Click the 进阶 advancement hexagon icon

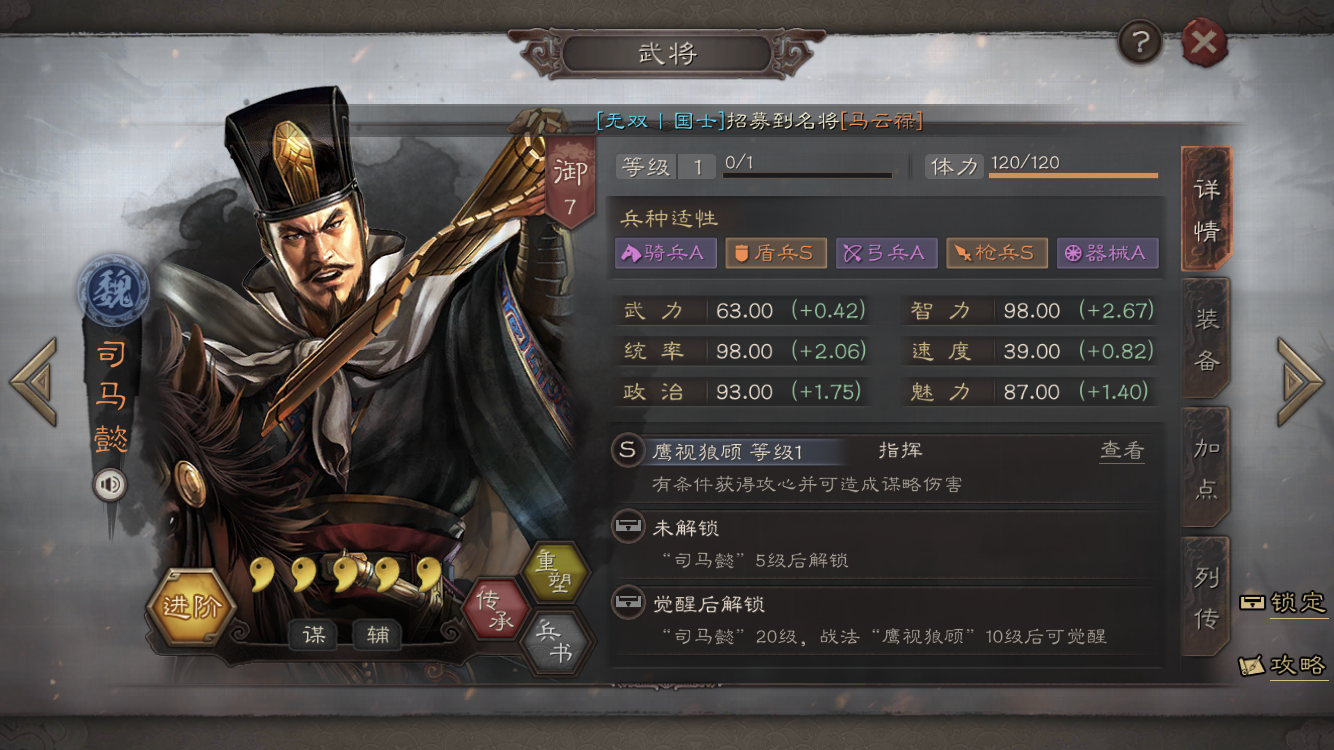tap(192, 604)
